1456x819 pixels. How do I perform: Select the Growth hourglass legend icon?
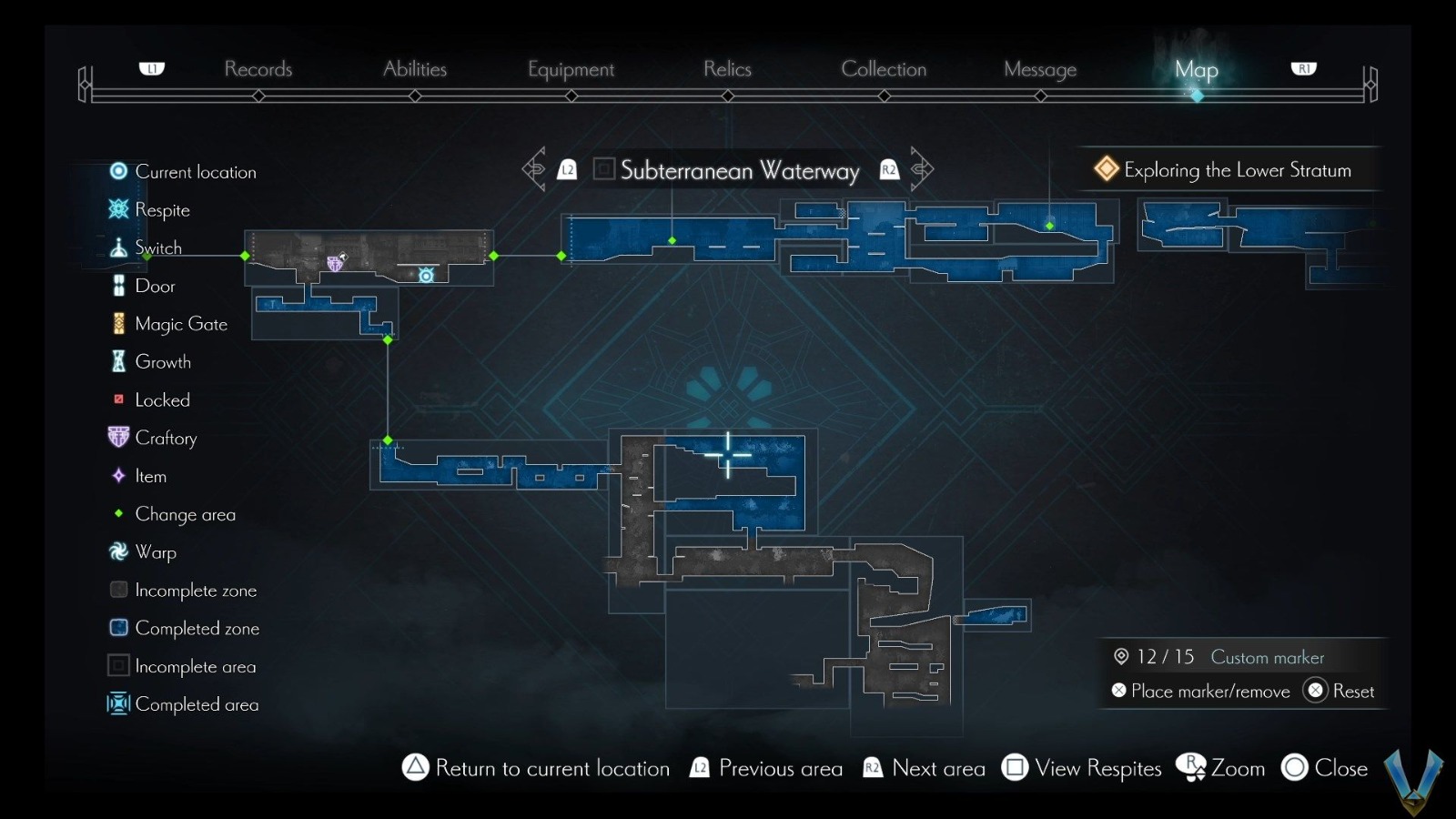118,361
